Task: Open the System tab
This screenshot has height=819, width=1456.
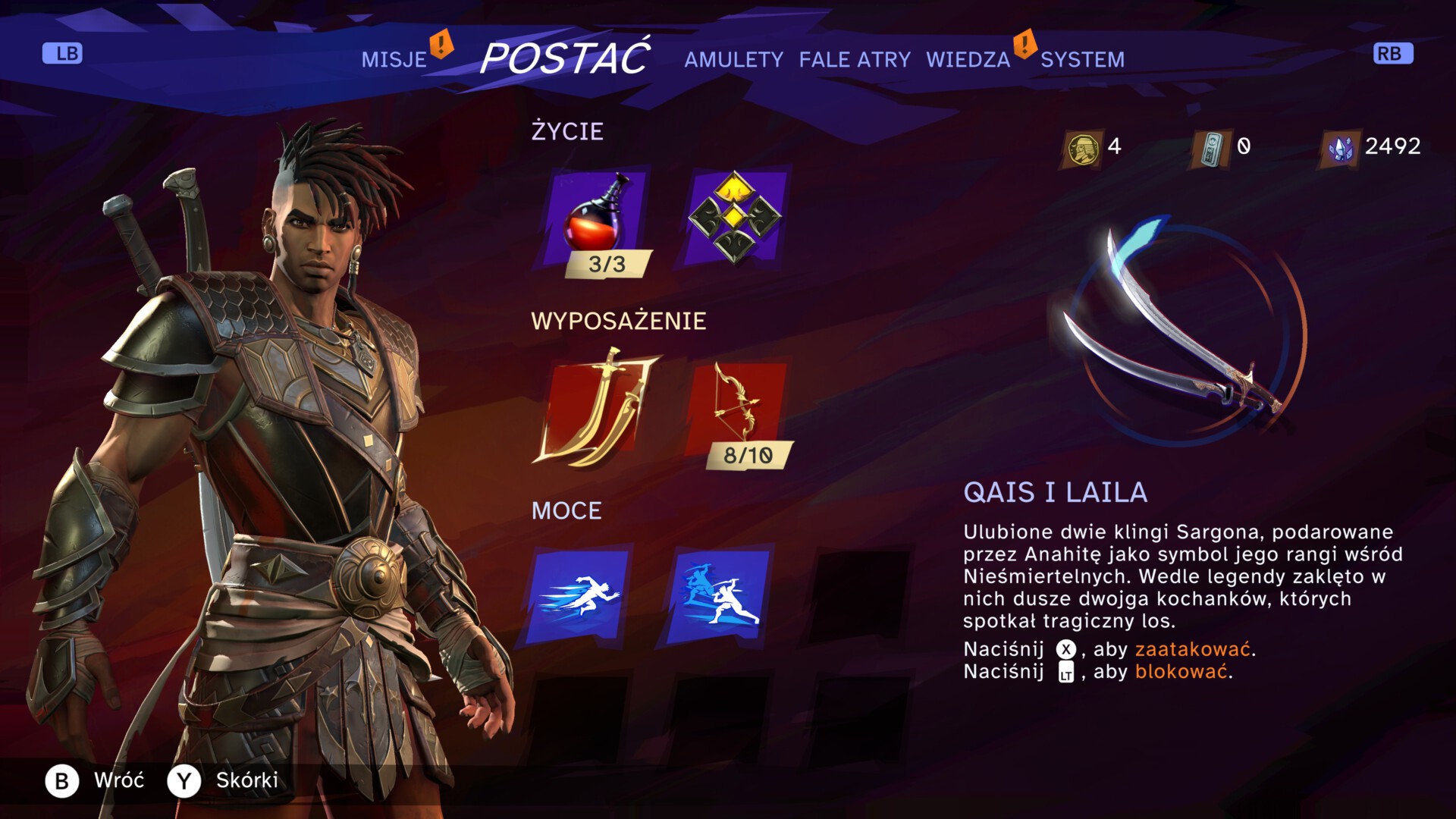Action: [x=1082, y=60]
